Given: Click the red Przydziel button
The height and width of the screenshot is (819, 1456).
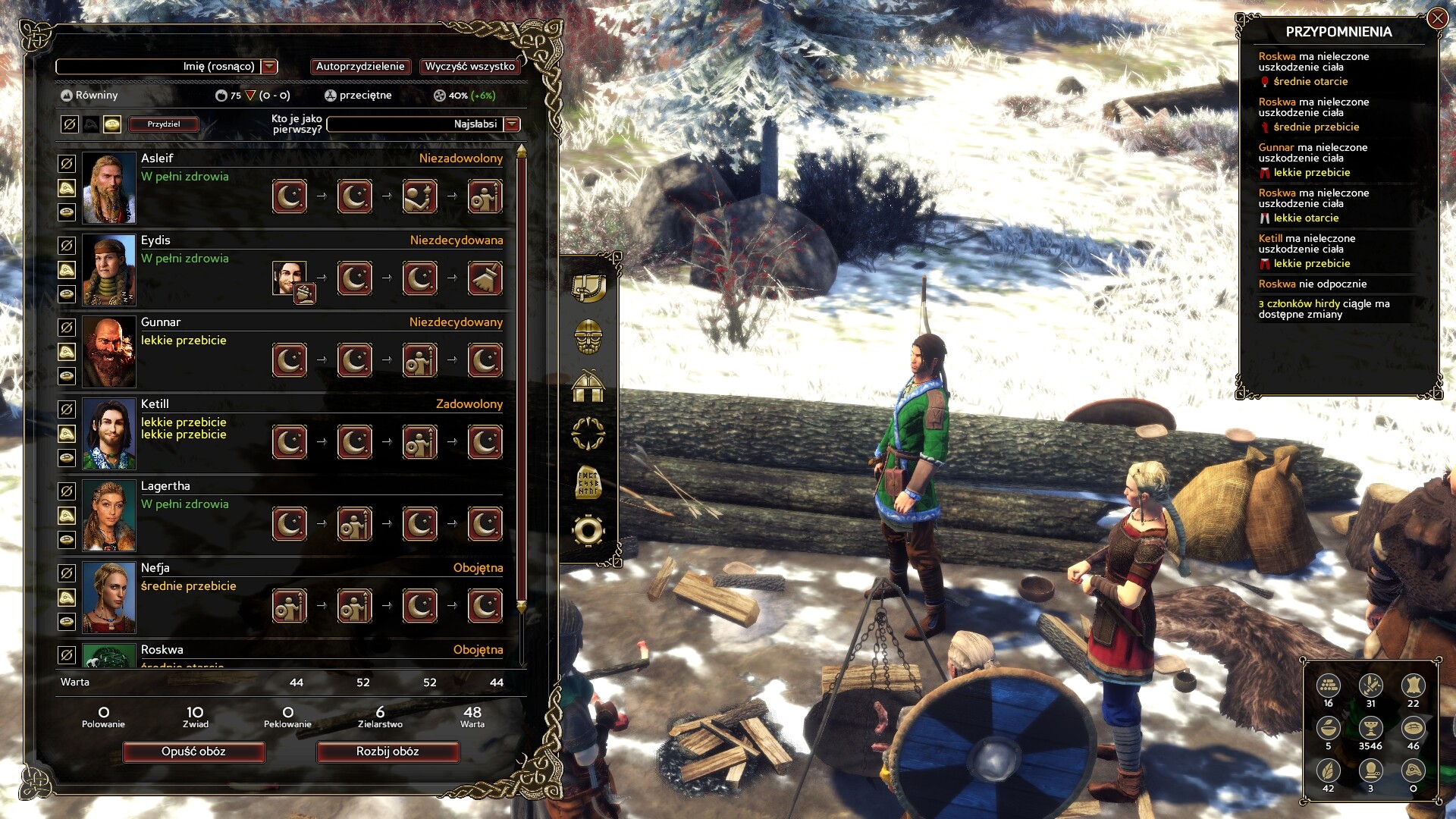Looking at the screenshot, I should pos(164,124).
